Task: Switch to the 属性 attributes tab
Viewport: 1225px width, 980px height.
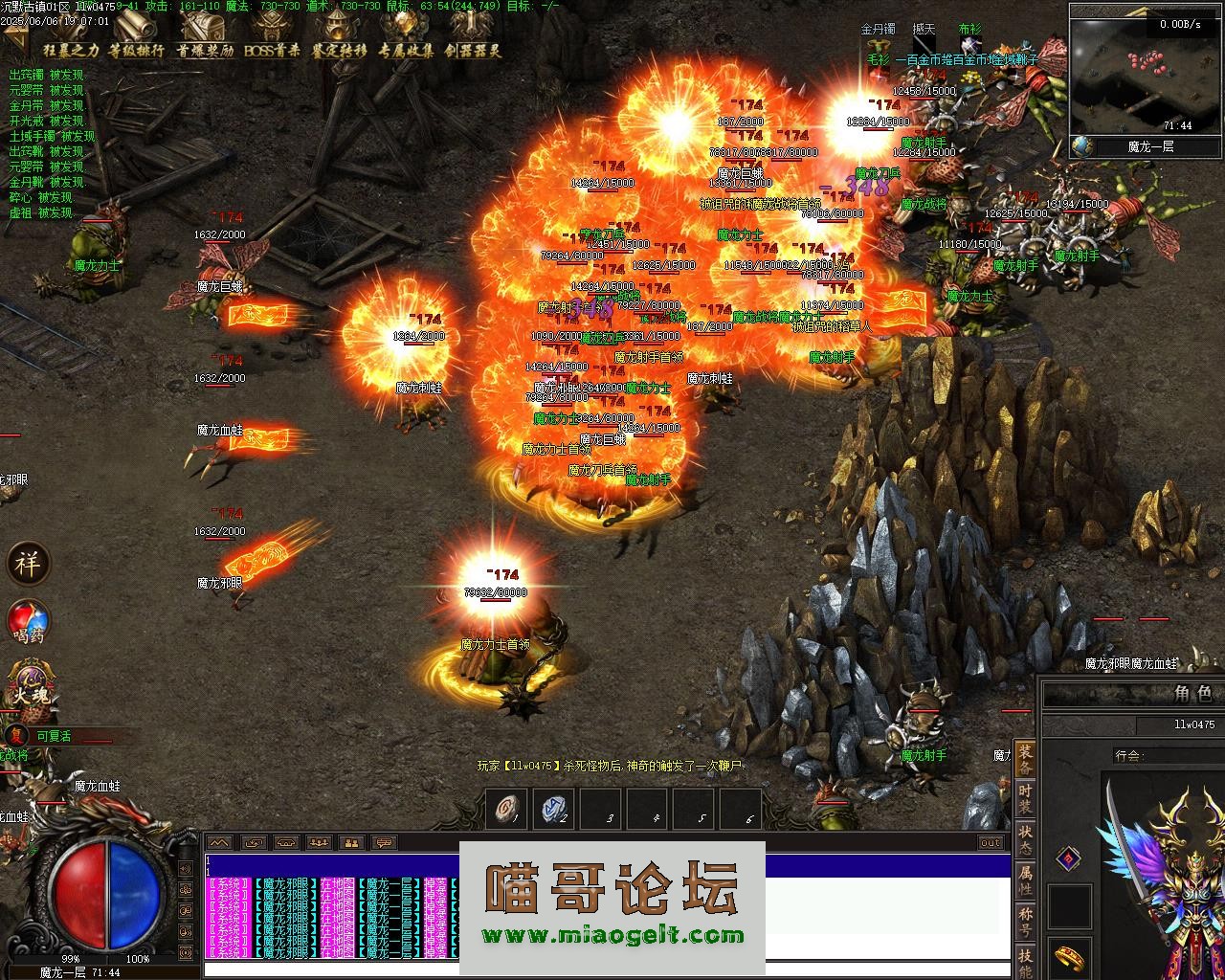Action: [1025, 880]
